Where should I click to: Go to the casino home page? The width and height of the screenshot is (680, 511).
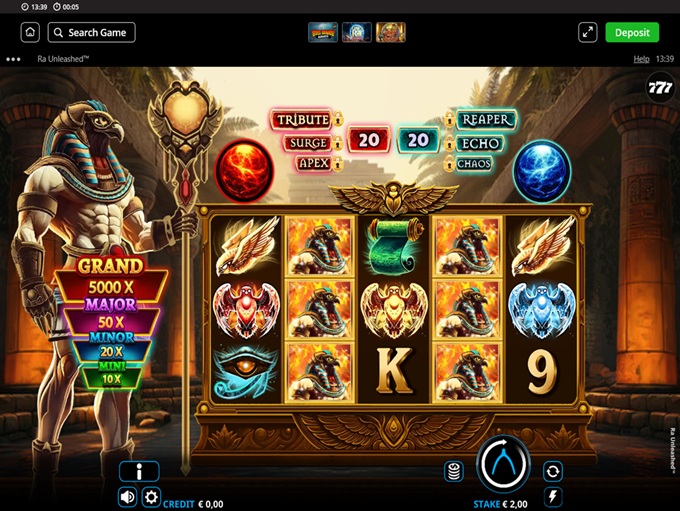(x=31, y=32)
